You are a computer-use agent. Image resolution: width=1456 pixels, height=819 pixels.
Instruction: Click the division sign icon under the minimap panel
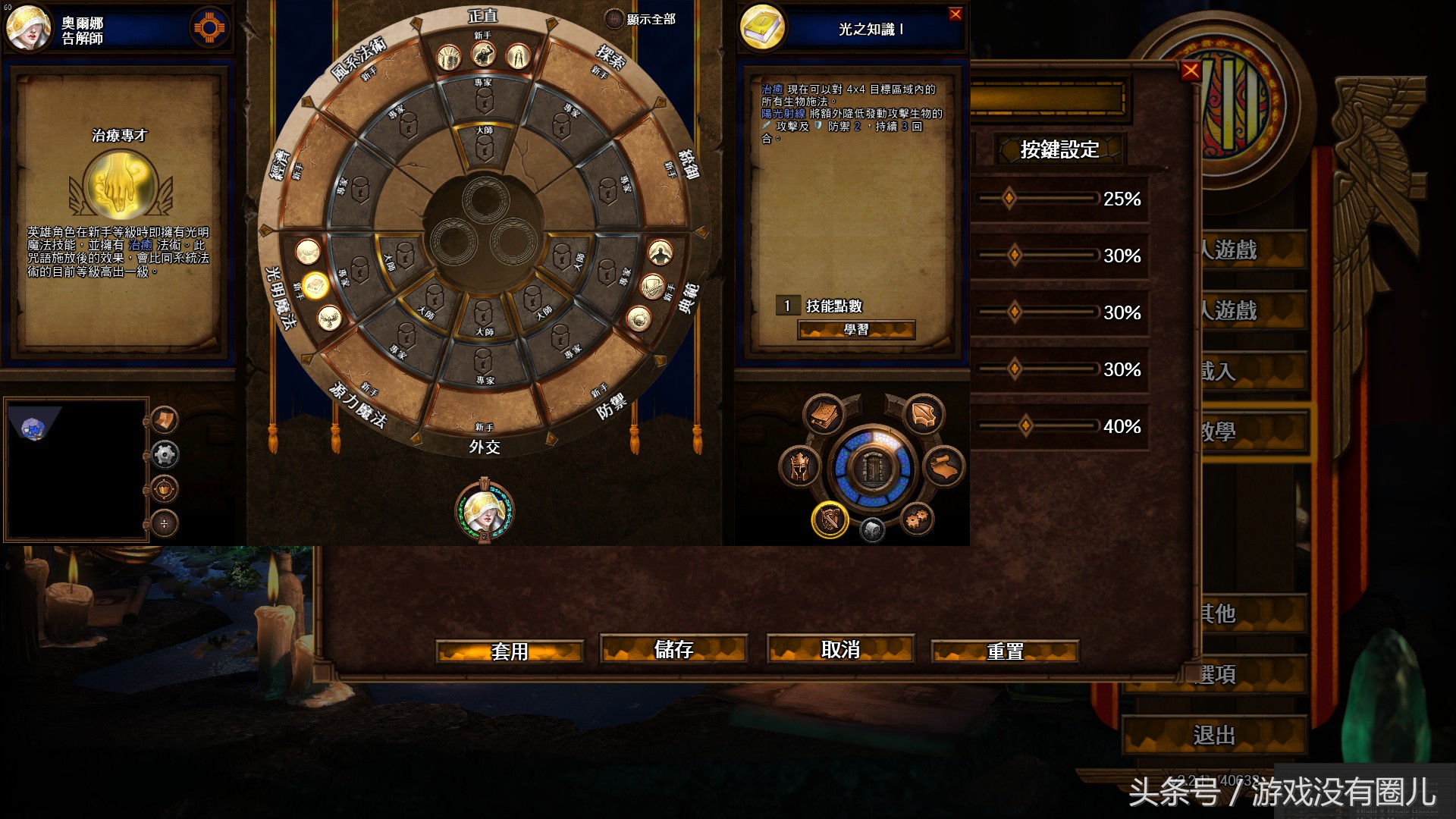164,523
